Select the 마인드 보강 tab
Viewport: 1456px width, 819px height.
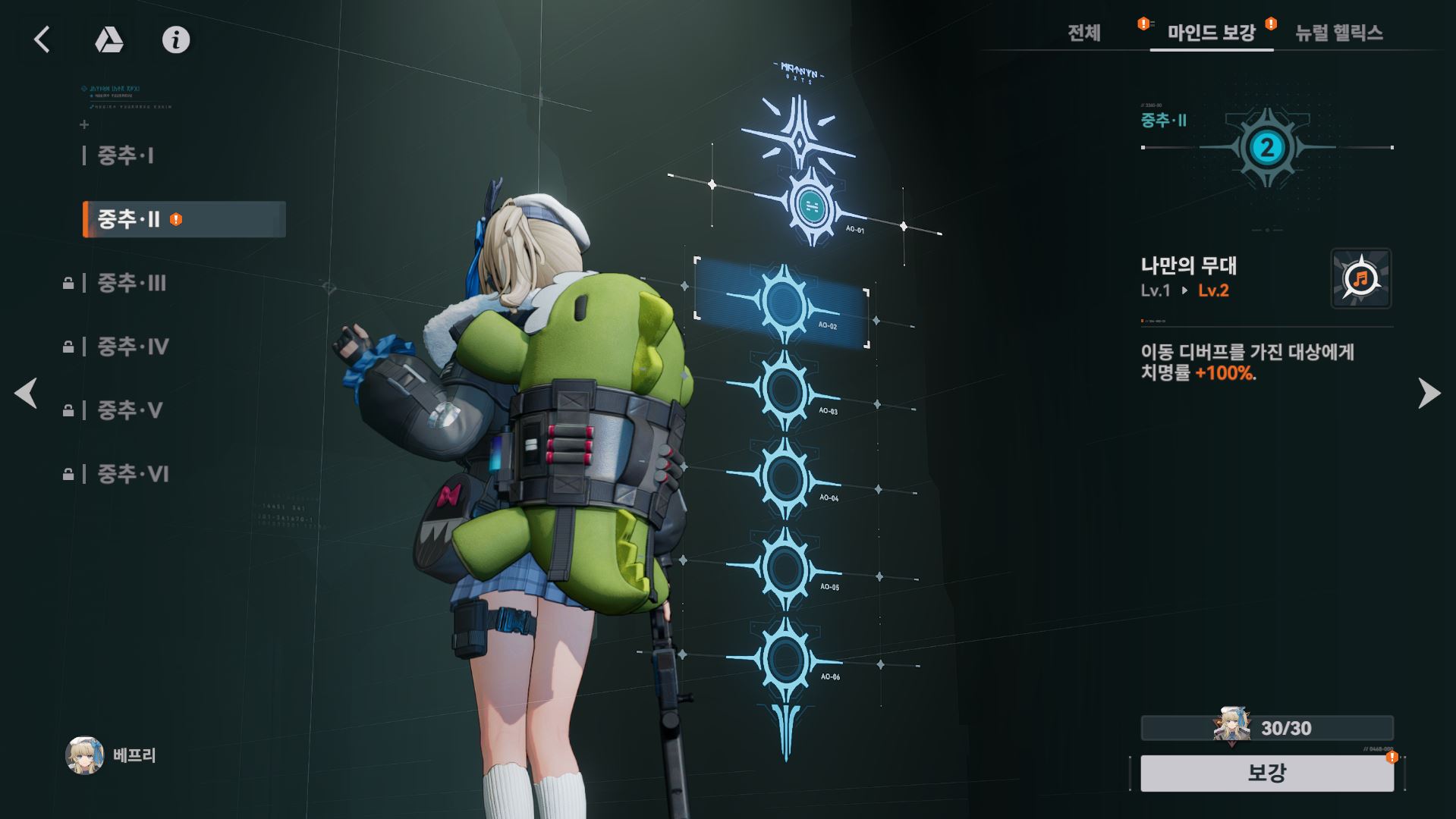pyautogui.click(x=1211, y=33)
